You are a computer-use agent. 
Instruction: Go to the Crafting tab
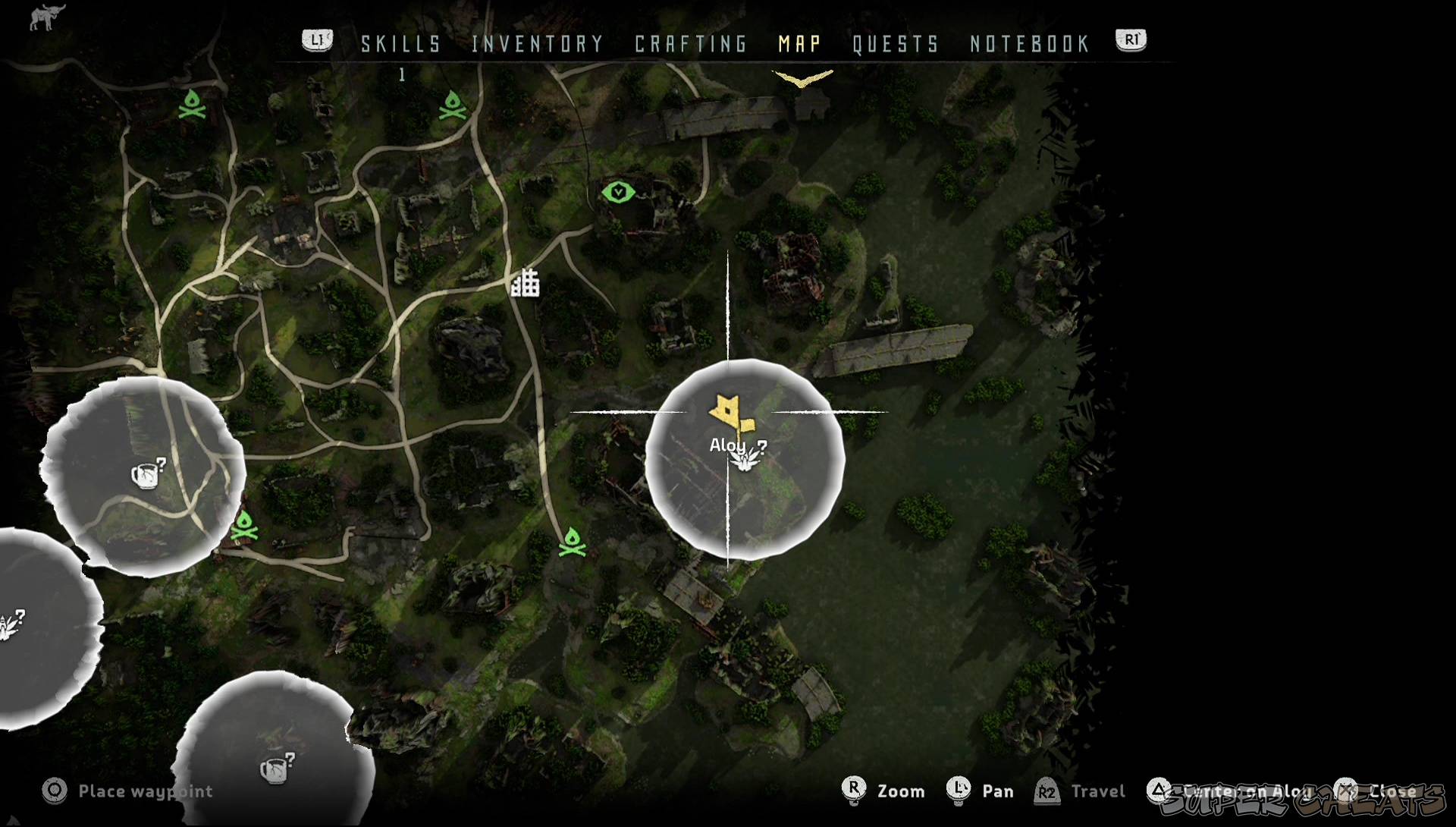pyautogui.click(x=691, y=45)
